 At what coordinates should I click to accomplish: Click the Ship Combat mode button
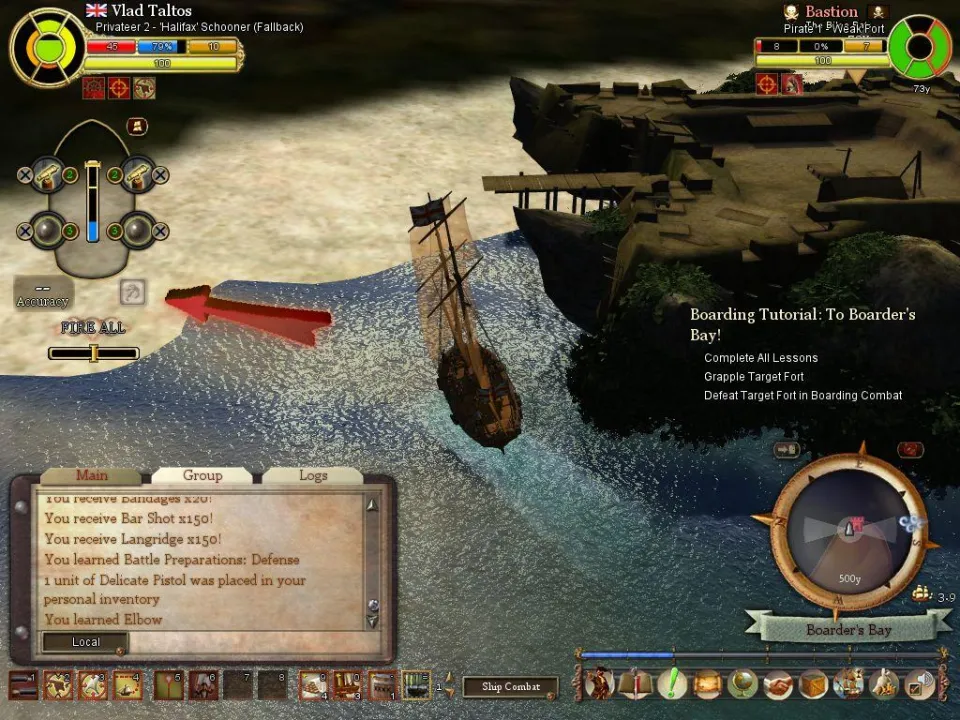[510, 687]
